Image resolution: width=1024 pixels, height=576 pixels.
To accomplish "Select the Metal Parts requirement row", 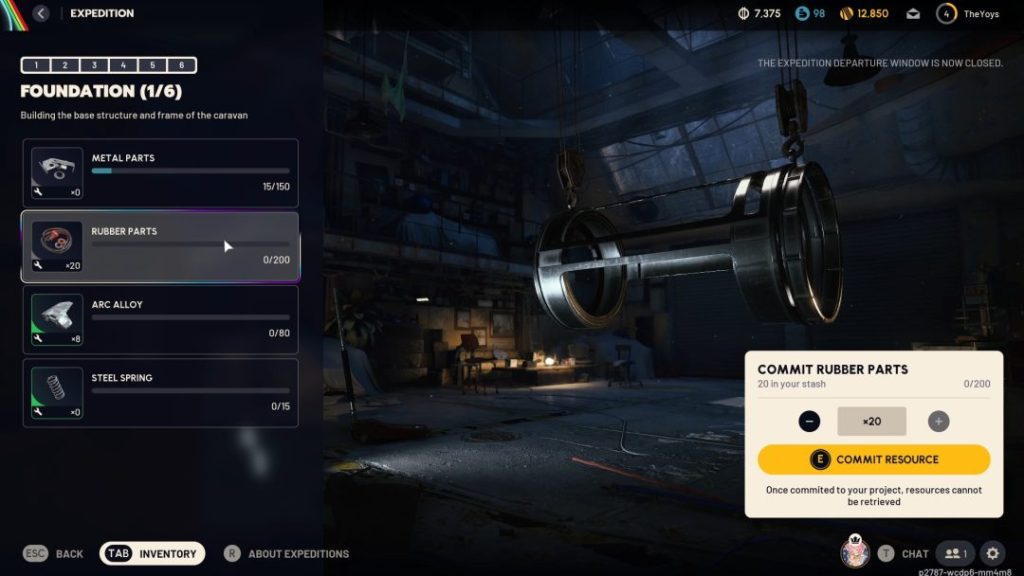I will pyautogui.click(x=160, y=172).
